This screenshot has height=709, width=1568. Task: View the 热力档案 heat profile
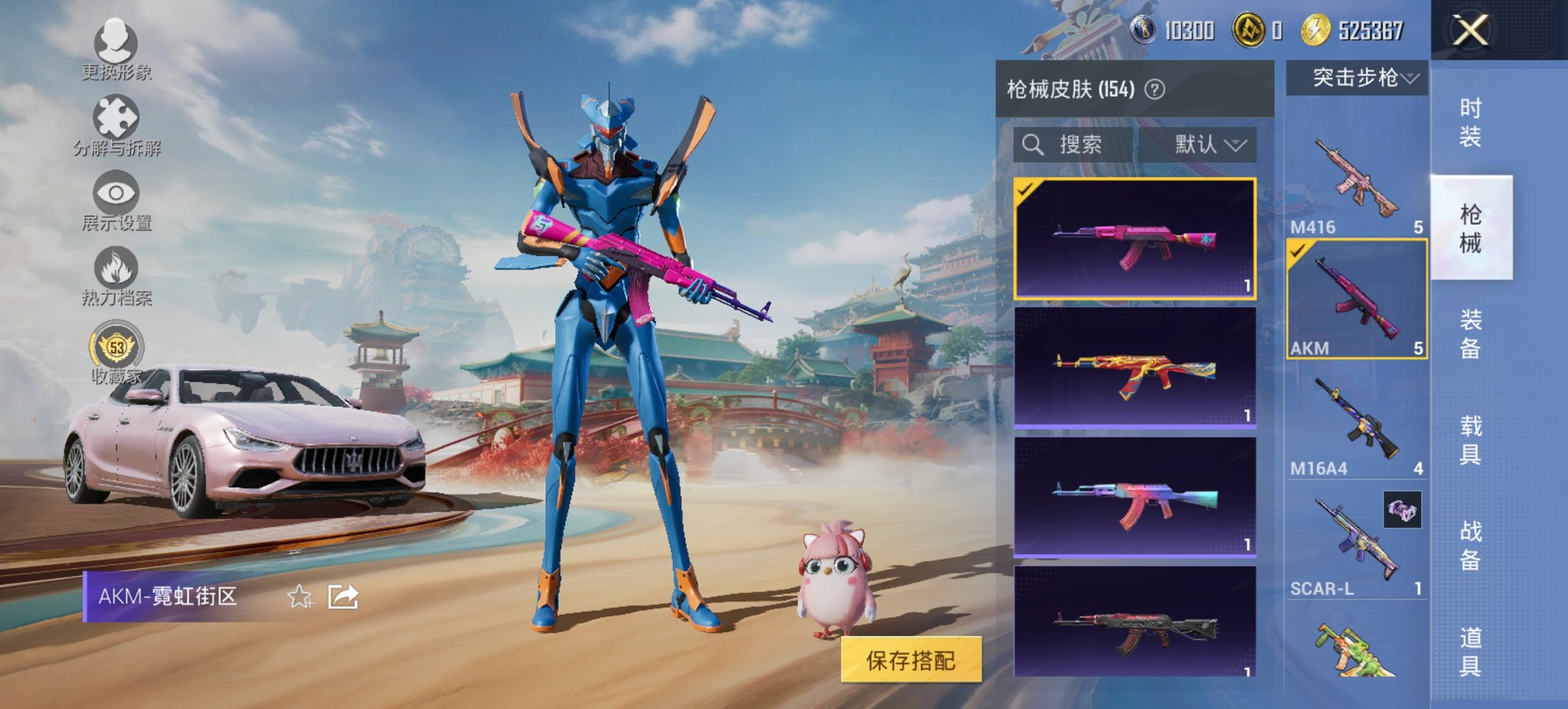coord(116,273)
